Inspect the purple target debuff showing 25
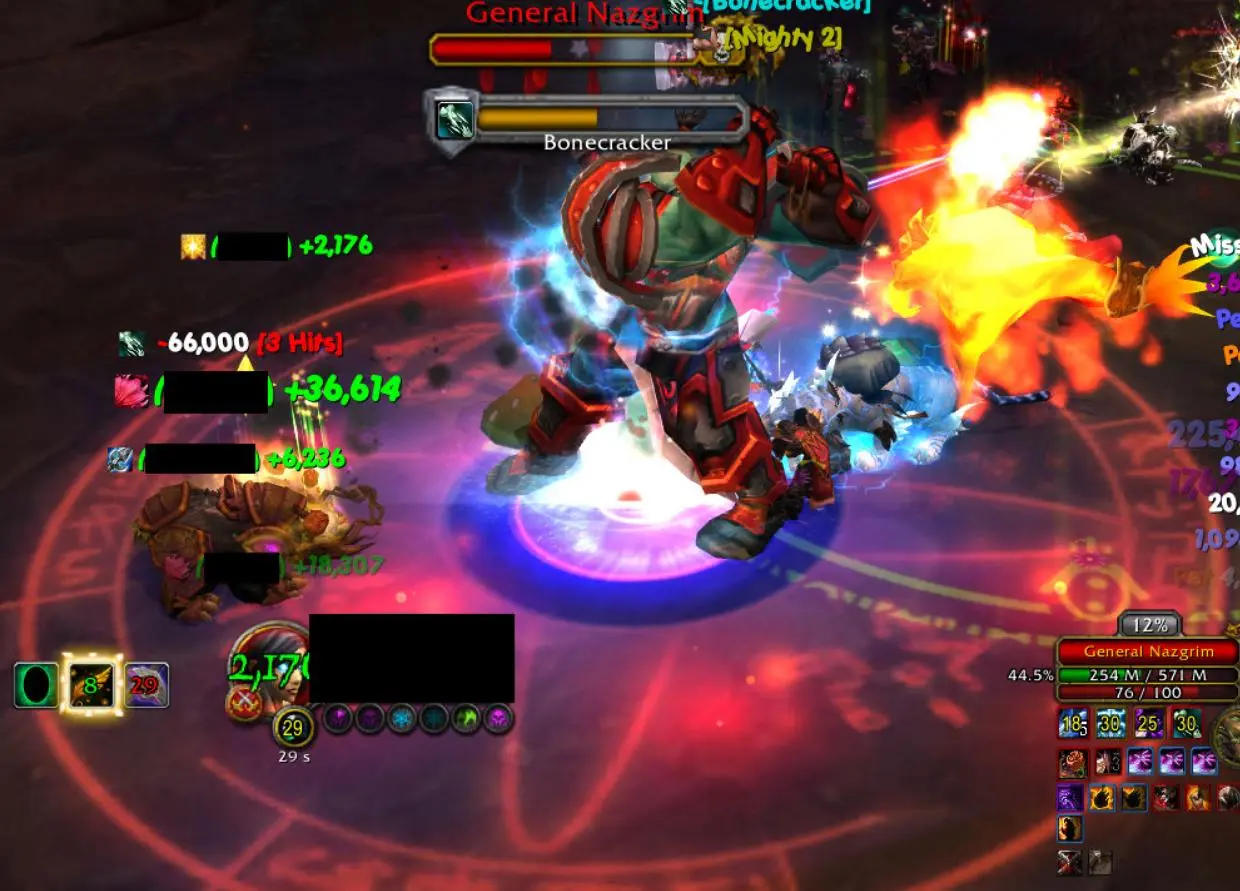This screenshot has width=1240, height=891. point(1149,724)
